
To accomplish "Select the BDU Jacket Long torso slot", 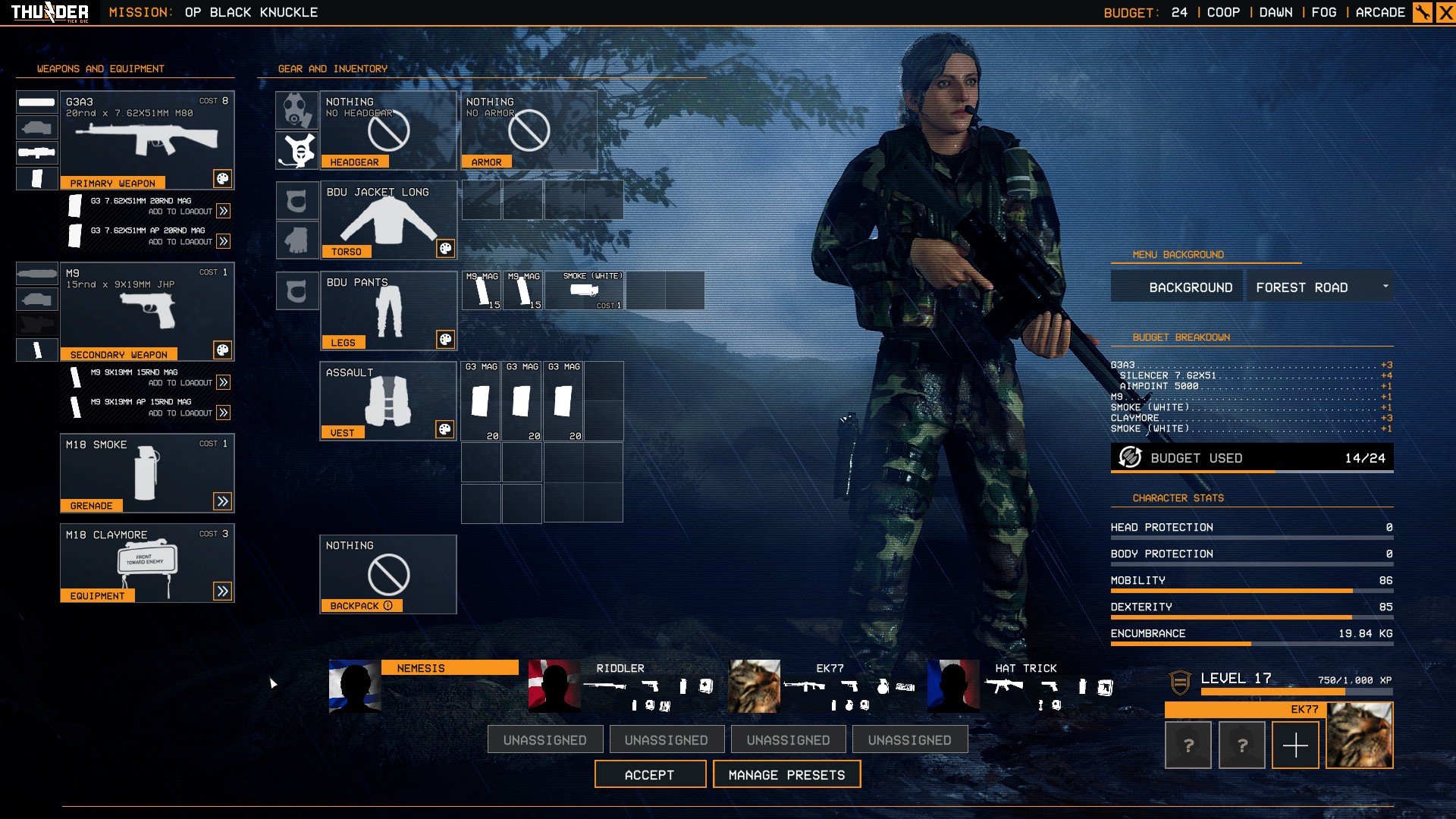I will [x=388, y=220].
